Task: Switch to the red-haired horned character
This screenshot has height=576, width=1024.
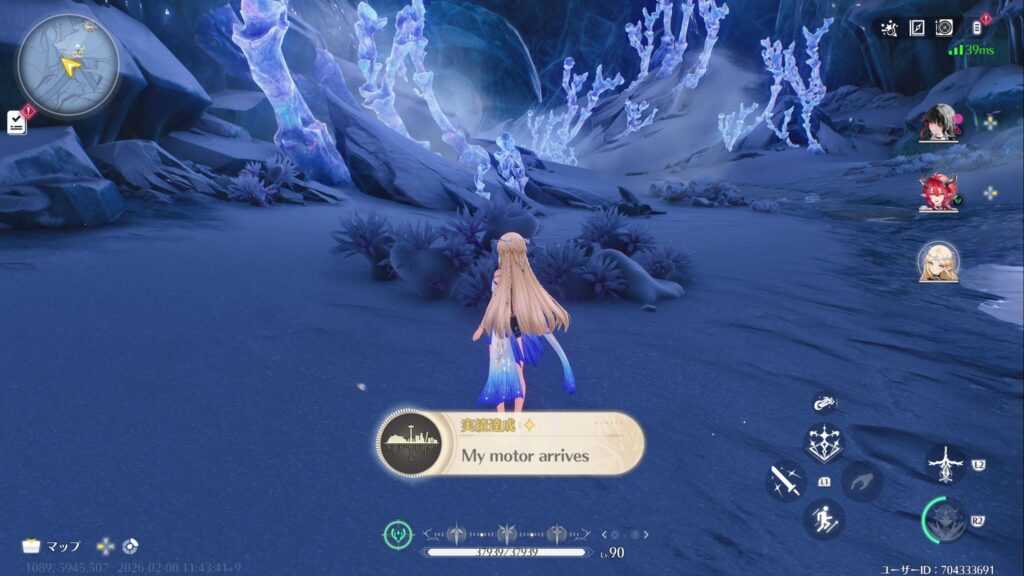Action: point(938,192)
